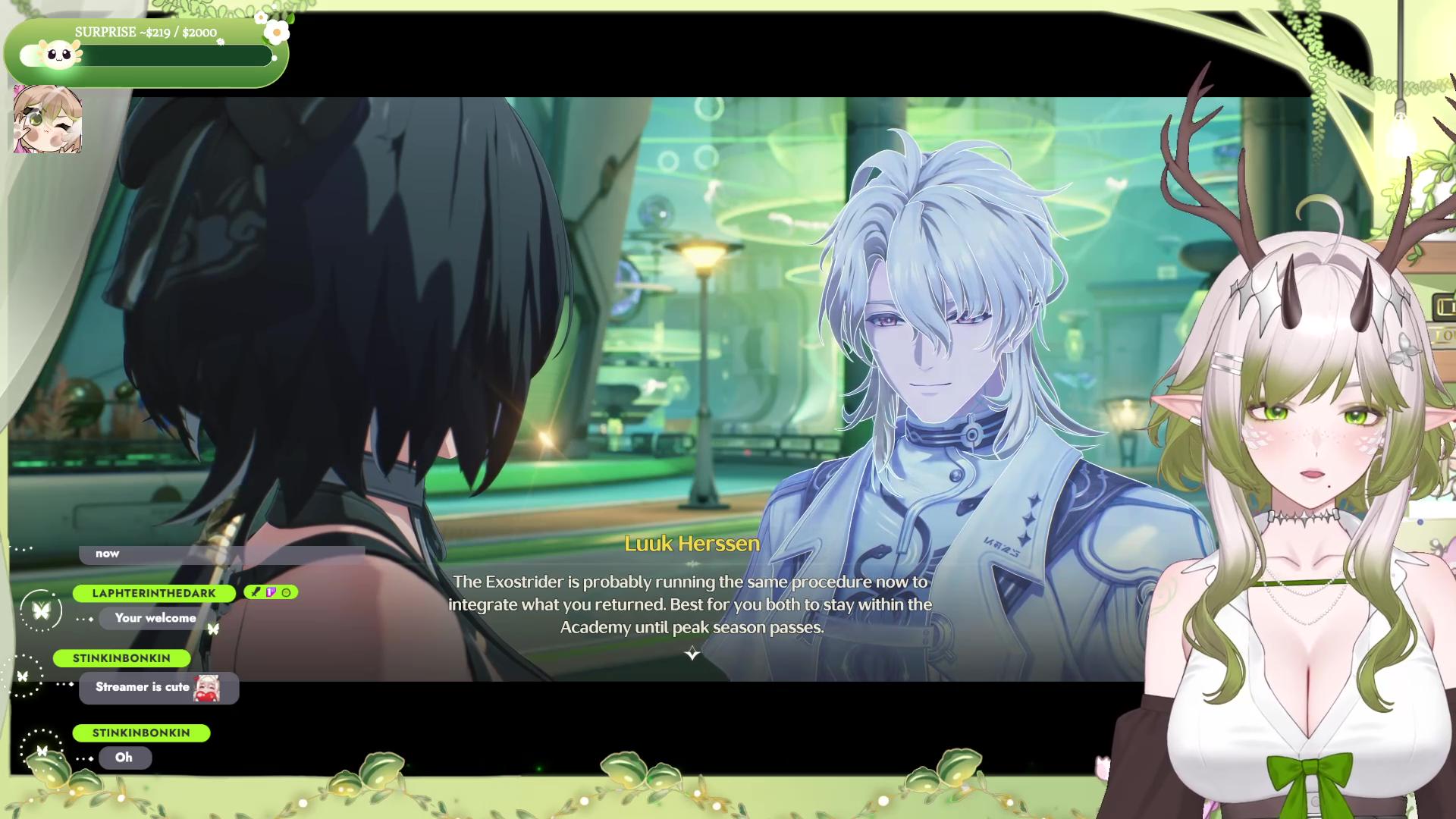Click the Luuk Herssen name label
The height and width of the screenshot is (819, 1456).
pyautogui.click(x=692, y=543)
